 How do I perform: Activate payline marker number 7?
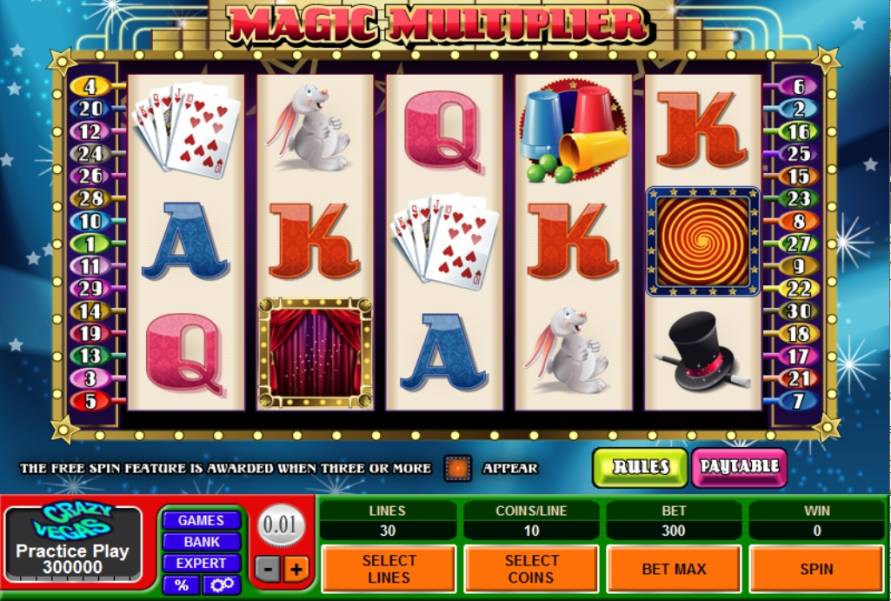(x=798, y=401)
